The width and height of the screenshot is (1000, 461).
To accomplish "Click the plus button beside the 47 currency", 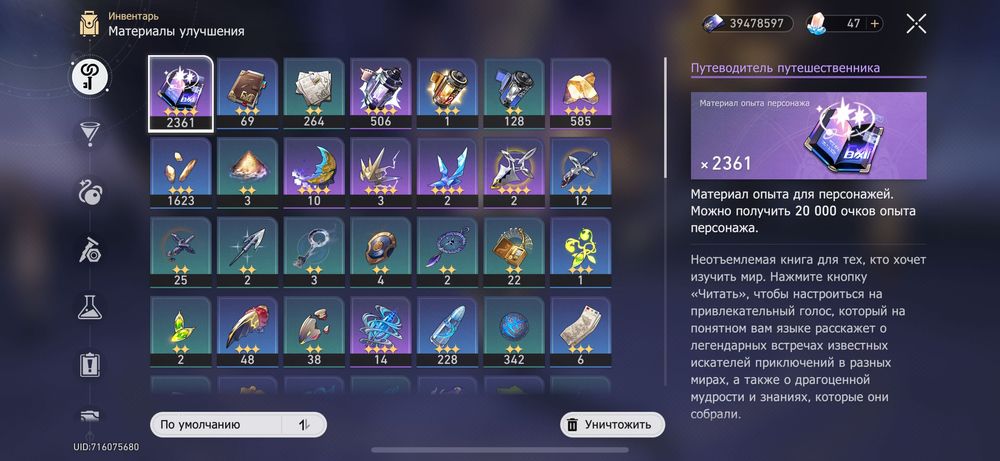I will click(876, 24).
